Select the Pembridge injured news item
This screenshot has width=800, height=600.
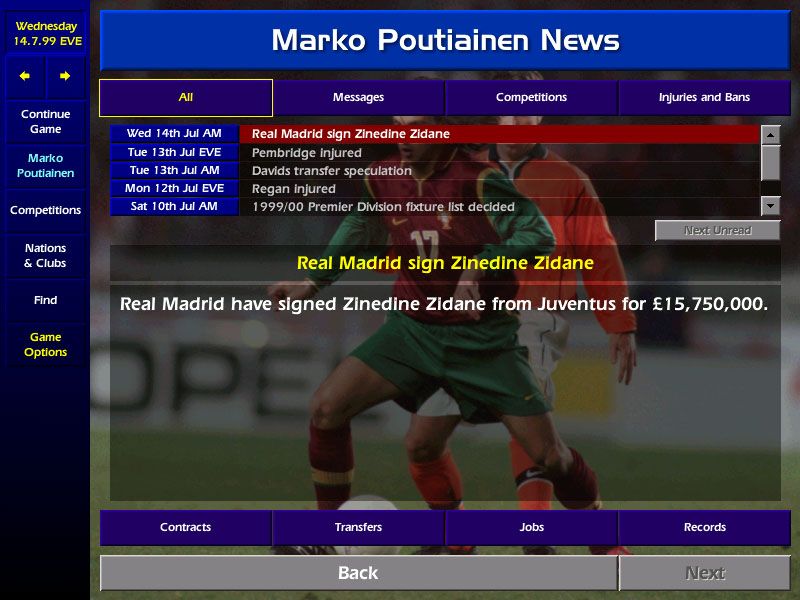click(498, 153)
